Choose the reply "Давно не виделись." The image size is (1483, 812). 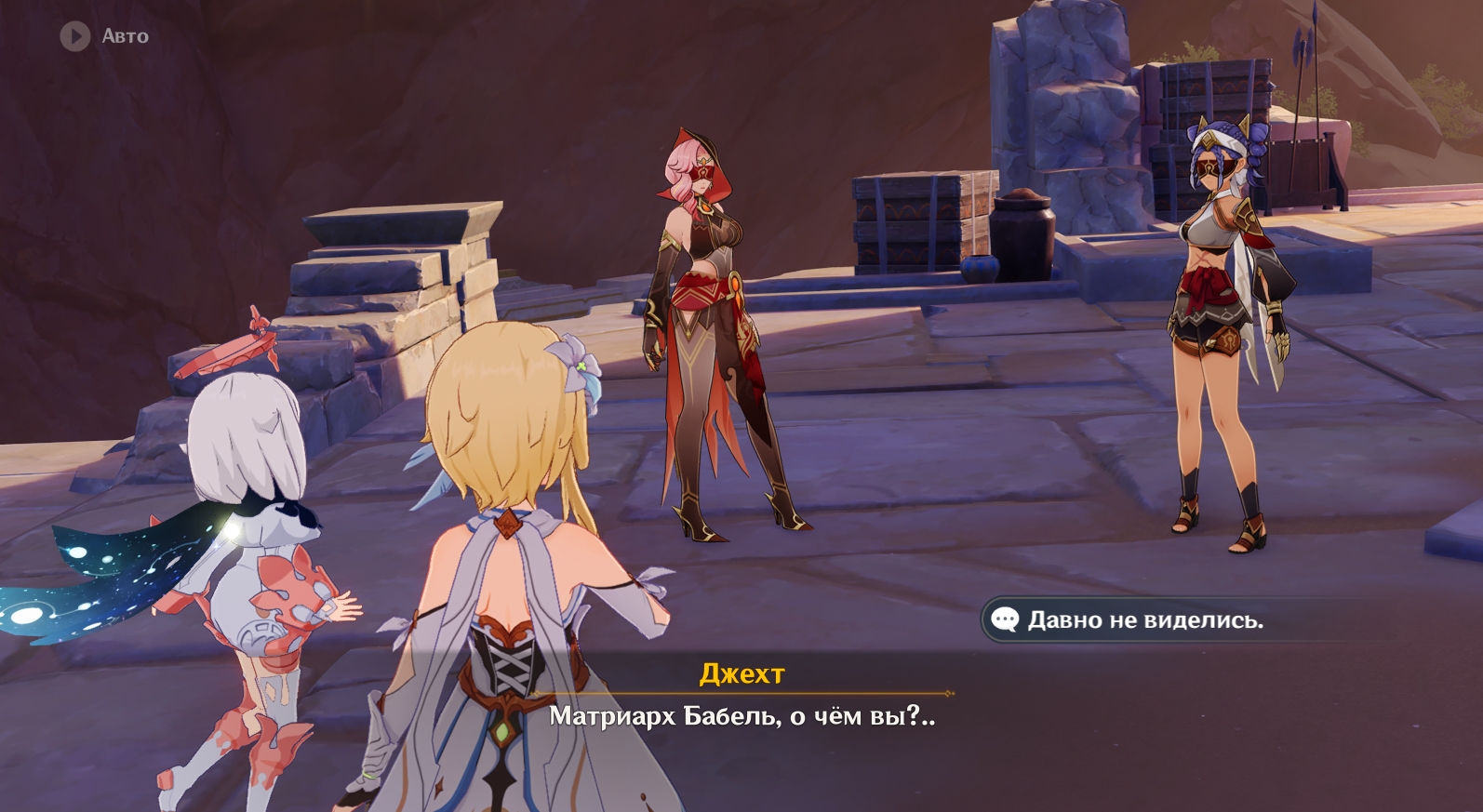(1143, 620)
